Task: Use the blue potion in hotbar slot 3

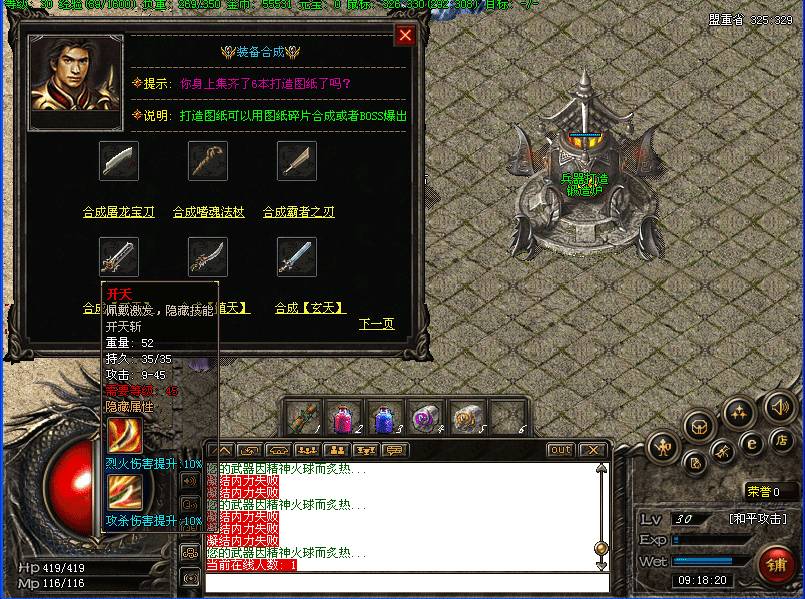Action: point(384,417)
